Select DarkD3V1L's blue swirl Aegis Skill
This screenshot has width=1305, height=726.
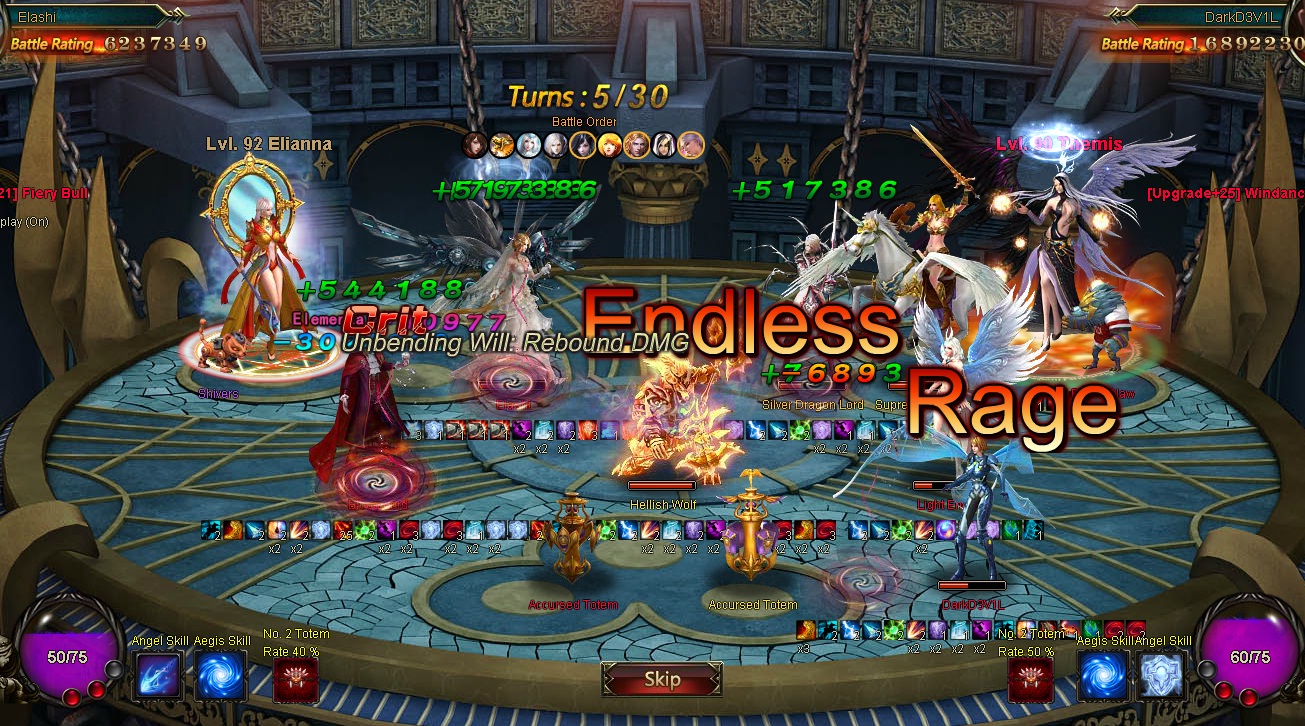point(1103,675)
